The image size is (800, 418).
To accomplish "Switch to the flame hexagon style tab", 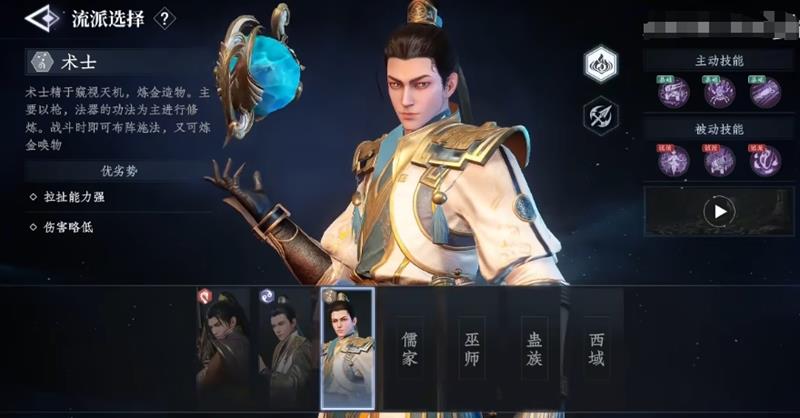I will pyautogui.click(x=601, y=64).
